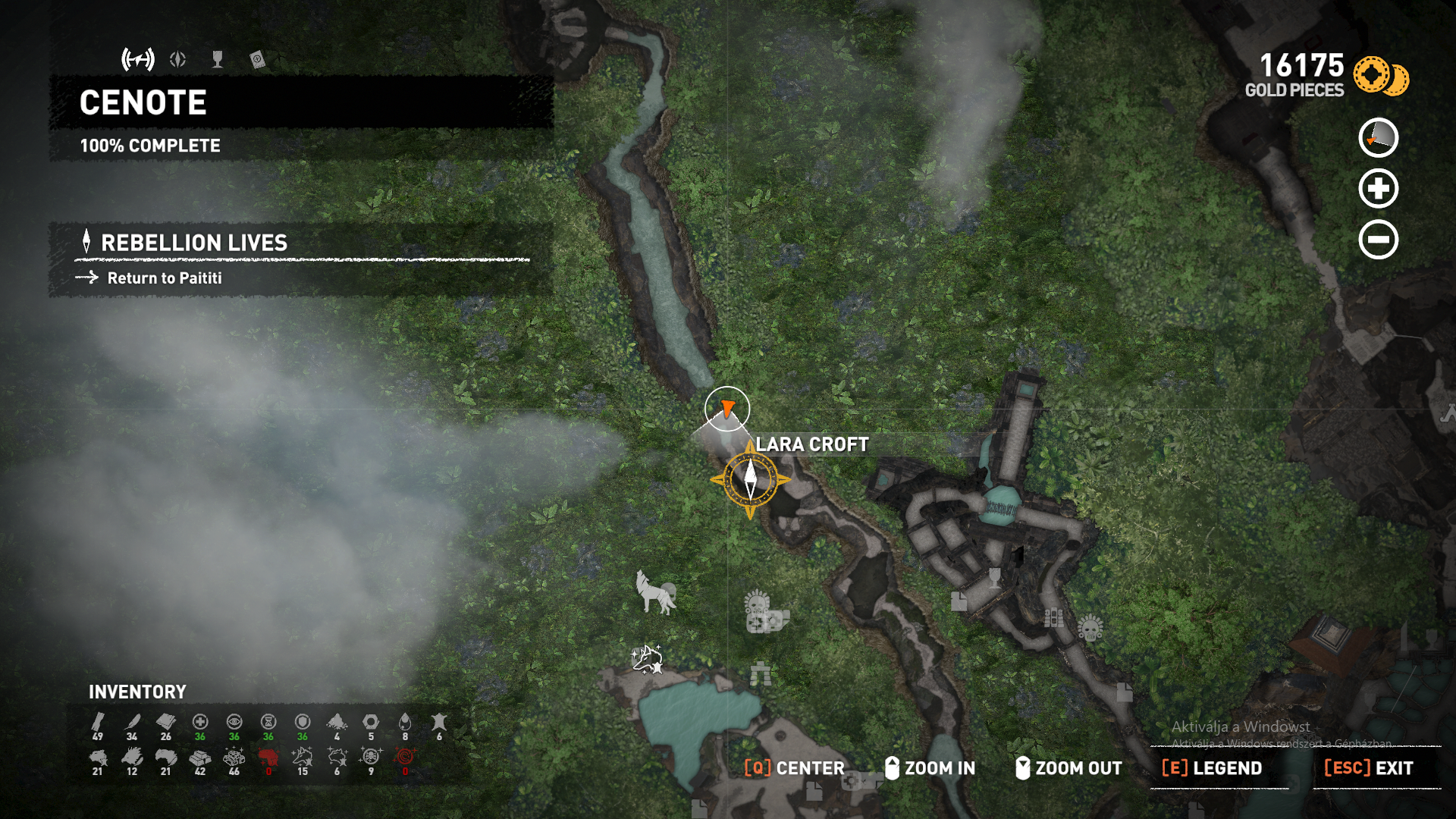Image resolution: width=1456 pixels, height=819 pixels.
Task: Switch to the document tab icon
Action: point(257,59)
